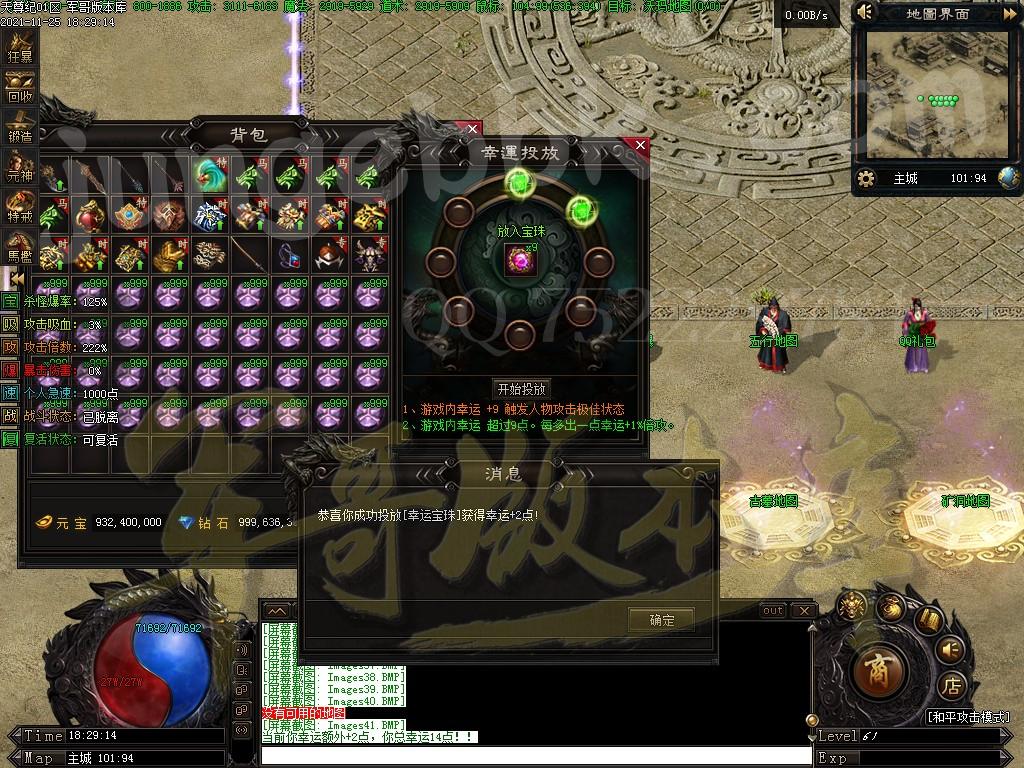Open the 馬鑑 mount menu

coord(20,248)
